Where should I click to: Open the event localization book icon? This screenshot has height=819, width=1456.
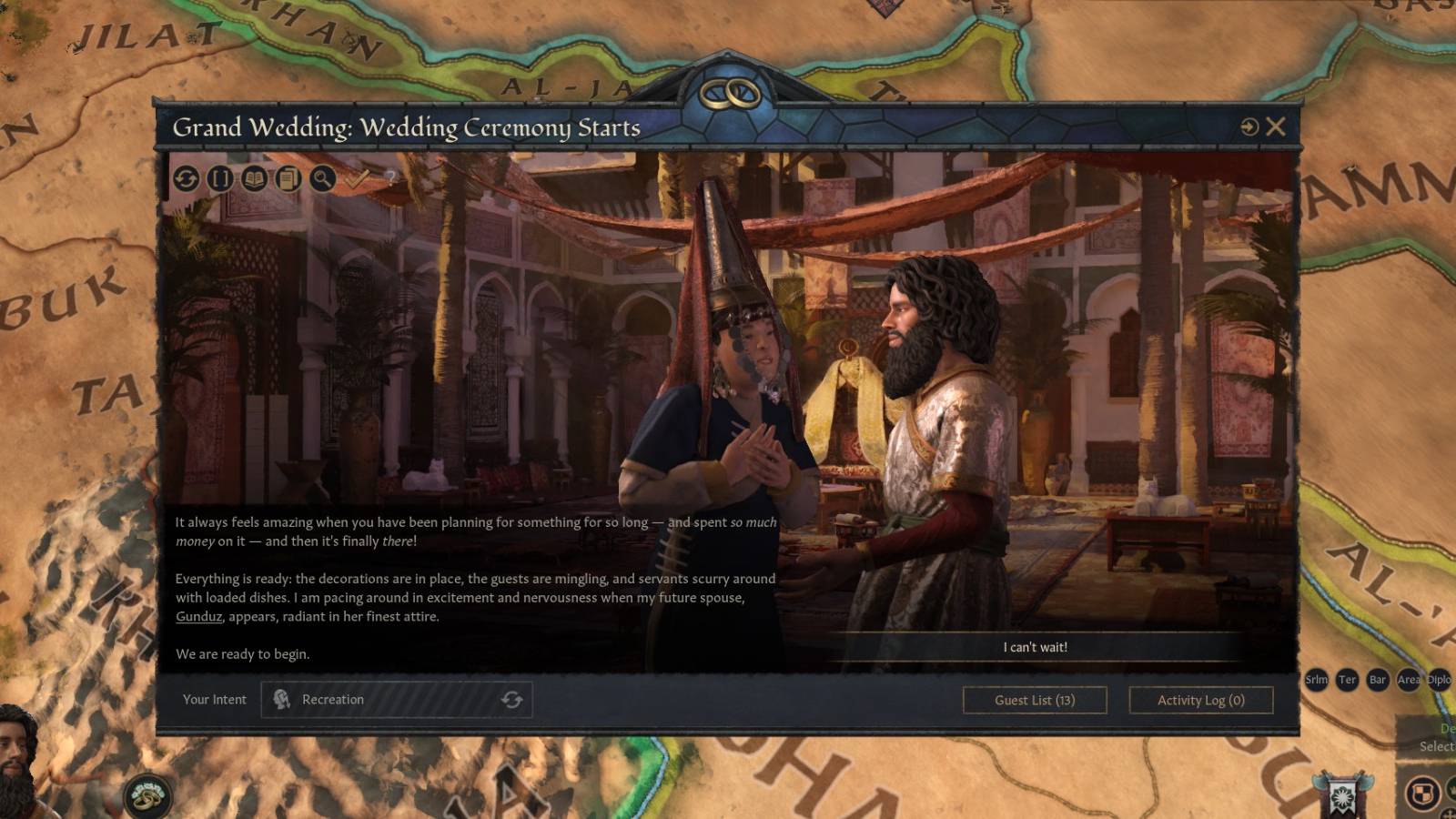pos(255,179)
